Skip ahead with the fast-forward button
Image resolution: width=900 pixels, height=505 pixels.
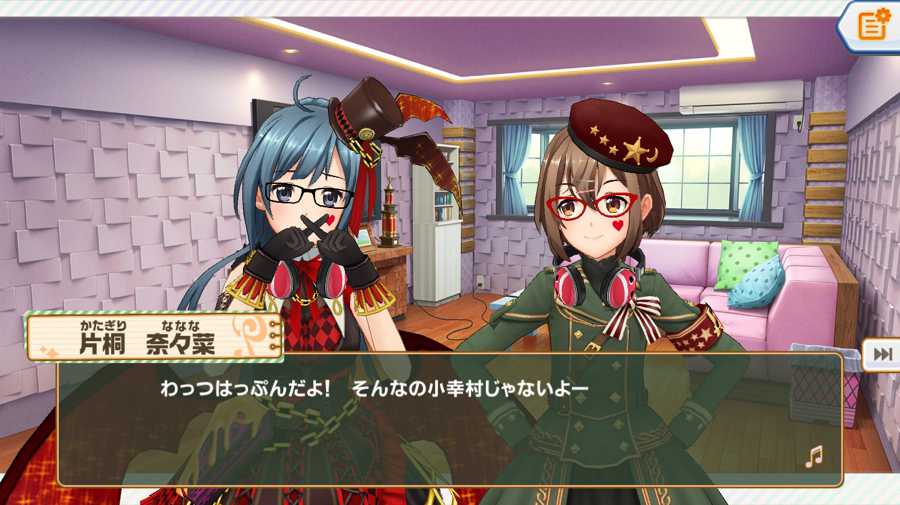[882, 354]
